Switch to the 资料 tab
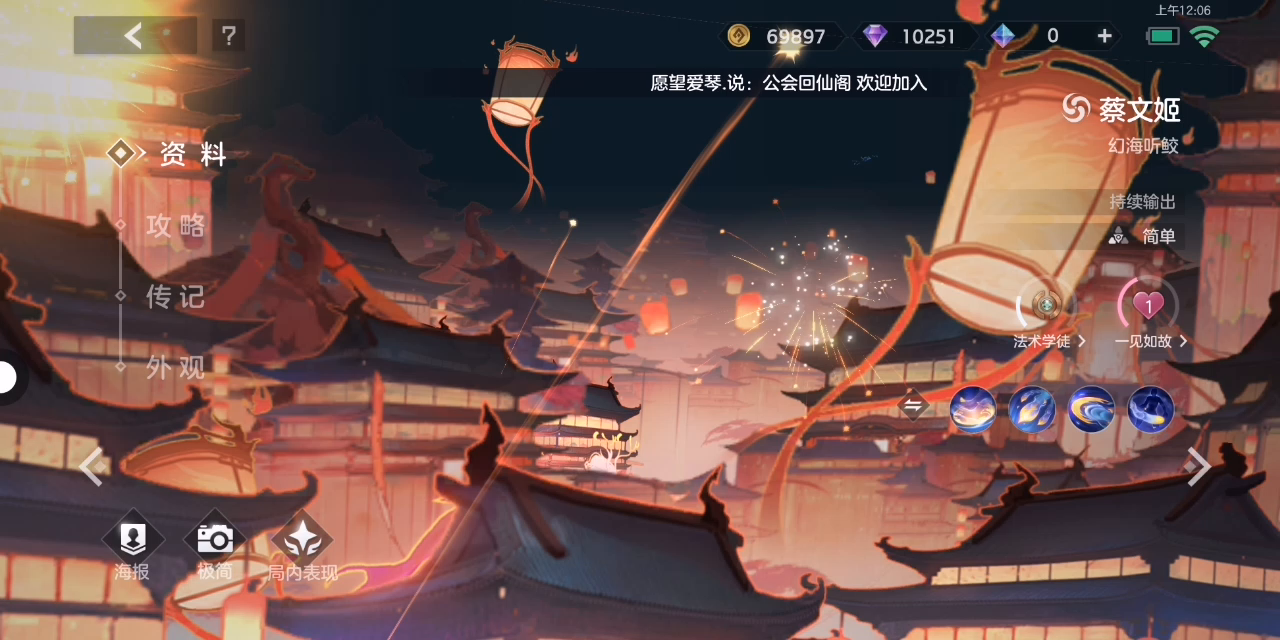 (x=192, y=154)
